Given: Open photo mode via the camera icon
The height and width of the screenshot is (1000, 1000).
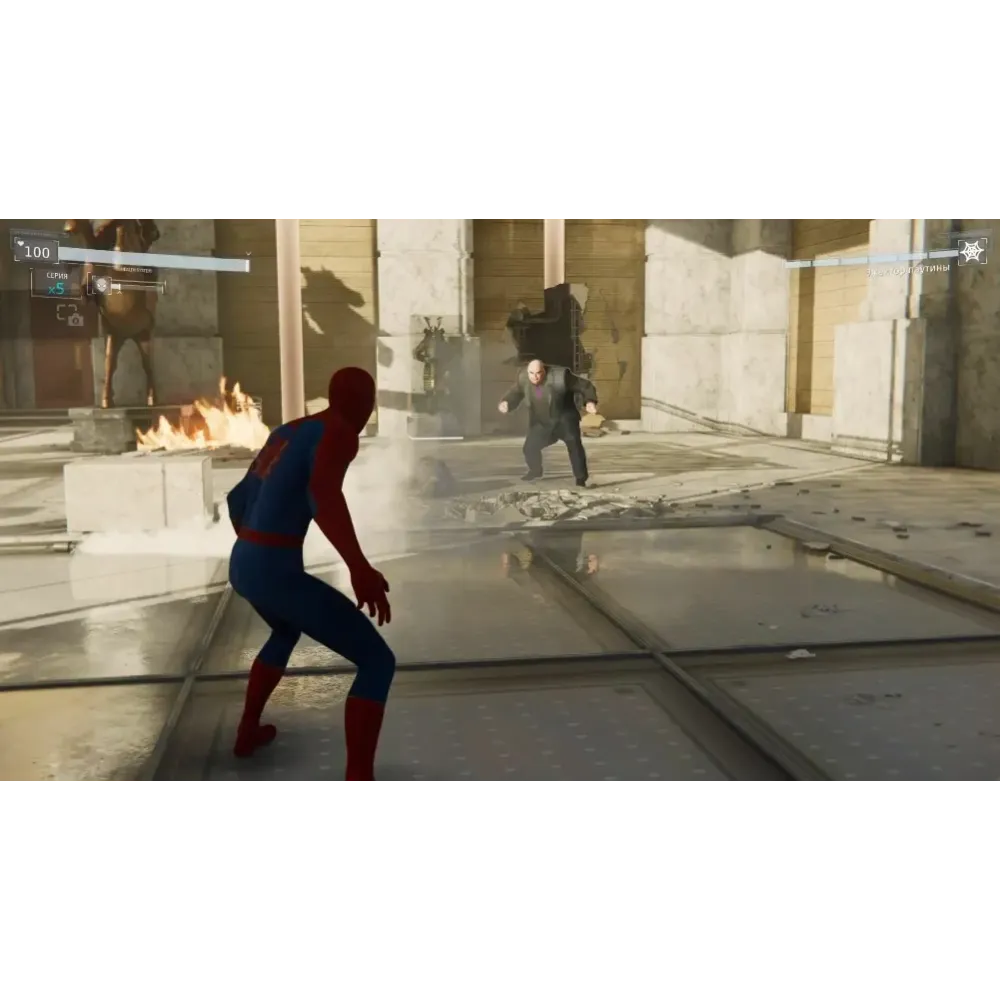Looking at the screenshot, I should [x=70, y=315].
